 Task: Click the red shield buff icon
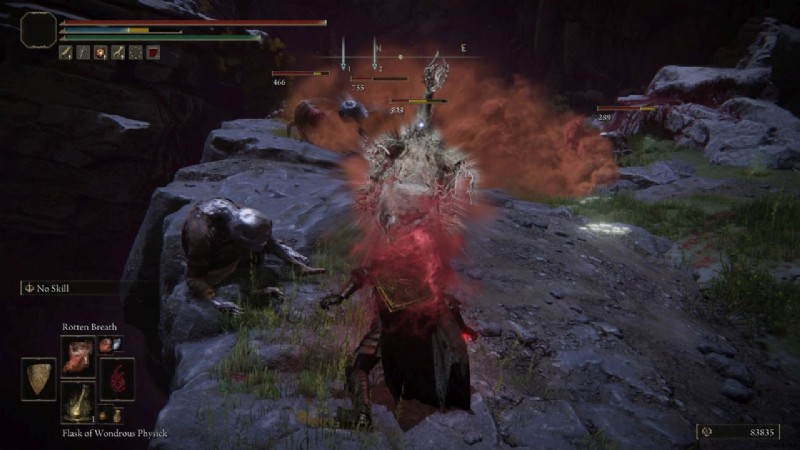coord(152,52)
